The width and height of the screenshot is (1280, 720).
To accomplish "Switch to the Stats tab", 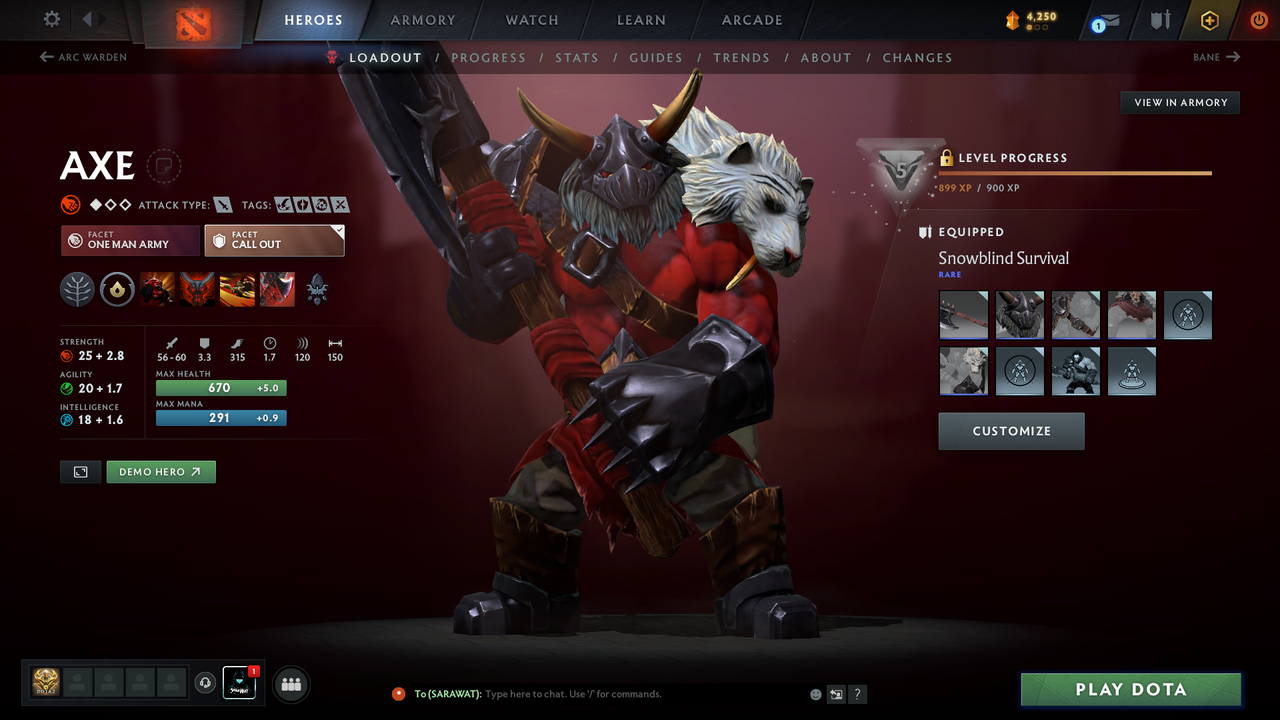I will [577, 58].
